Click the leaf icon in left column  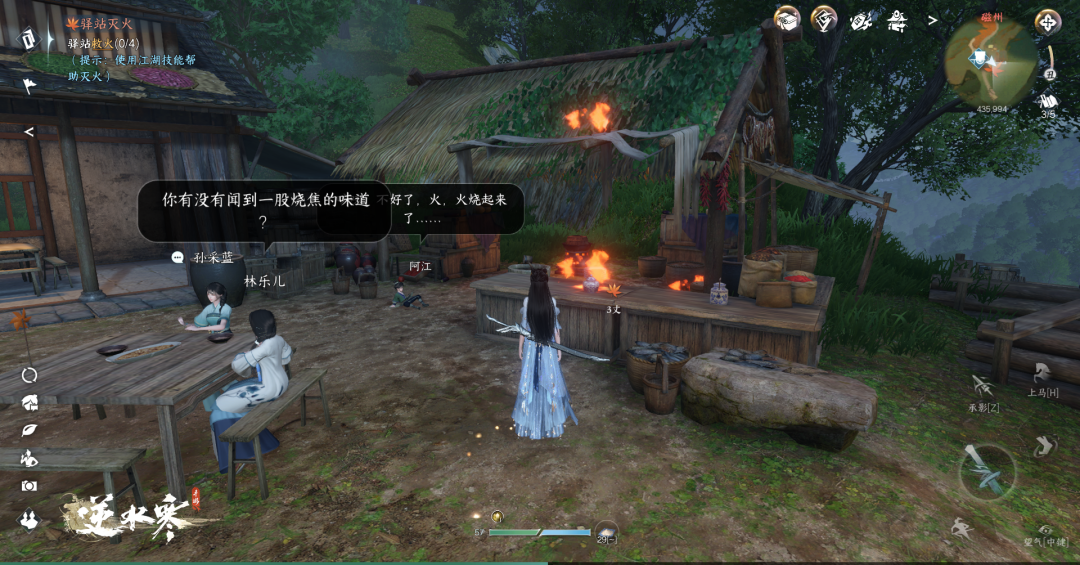click(x=29, y=430)
